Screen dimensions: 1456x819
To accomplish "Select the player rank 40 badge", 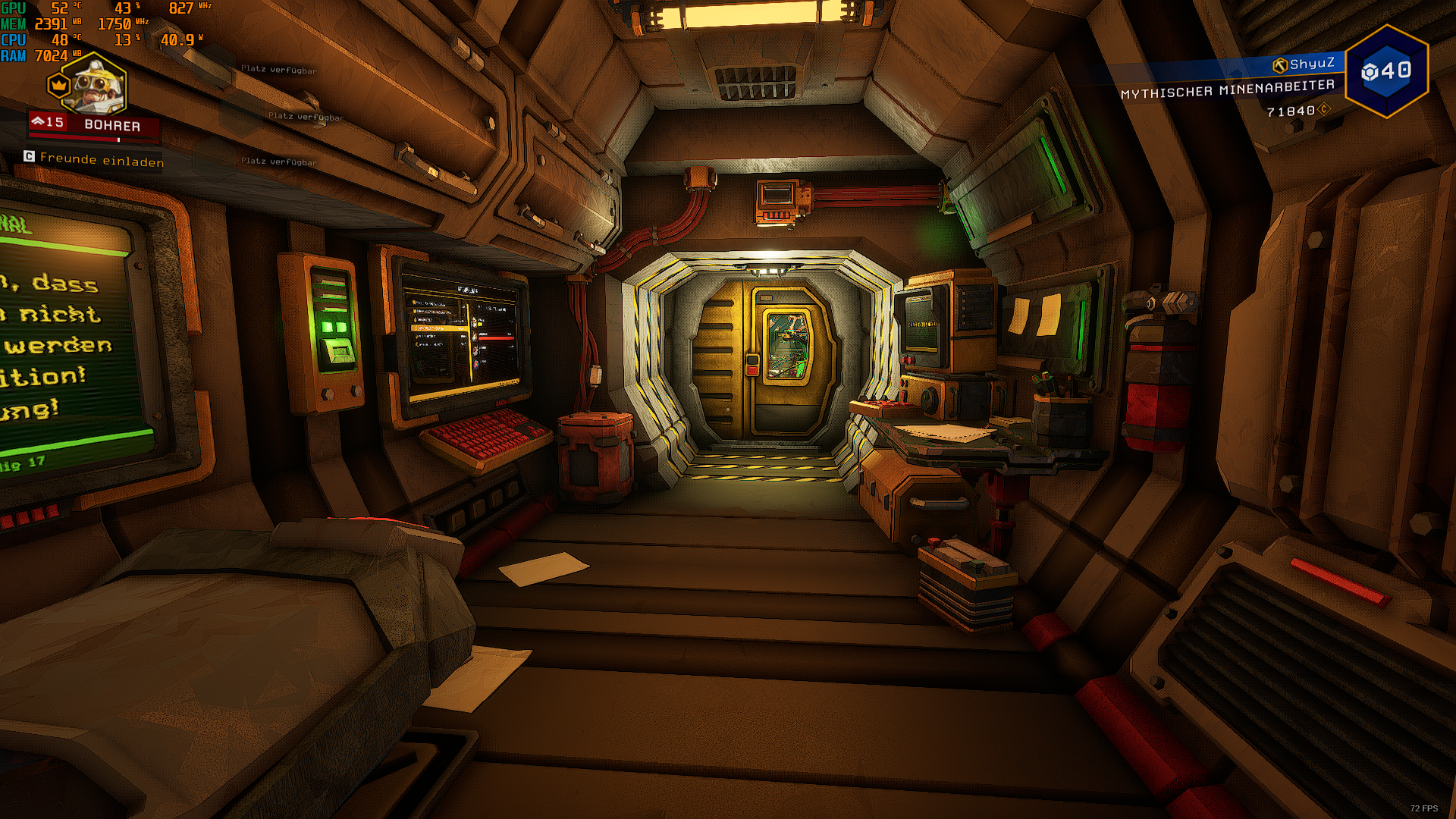I will pyautogui.click(x=1386, y=71).
